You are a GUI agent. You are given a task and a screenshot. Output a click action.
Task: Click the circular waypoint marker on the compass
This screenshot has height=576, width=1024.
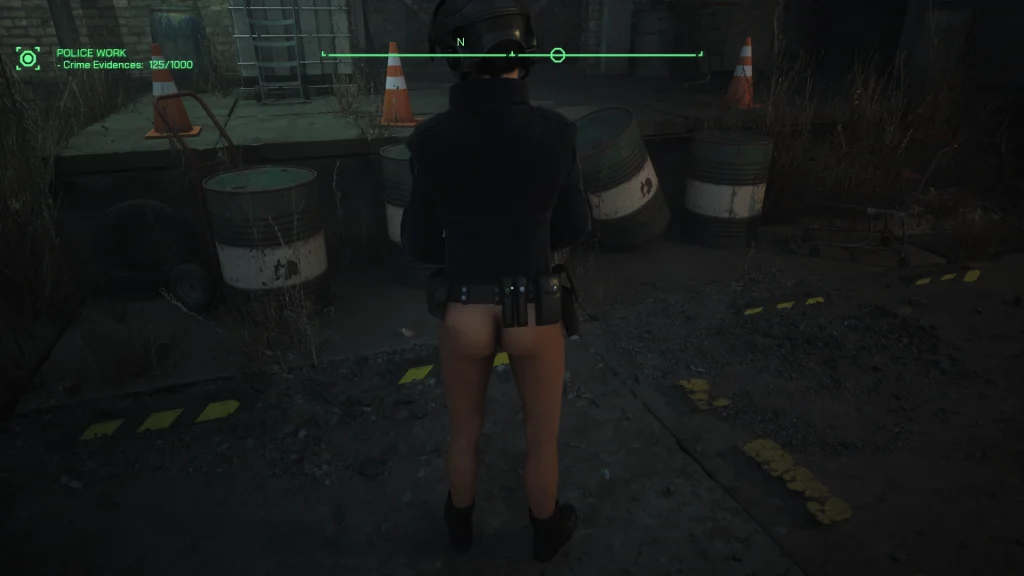tap(558, 55)
